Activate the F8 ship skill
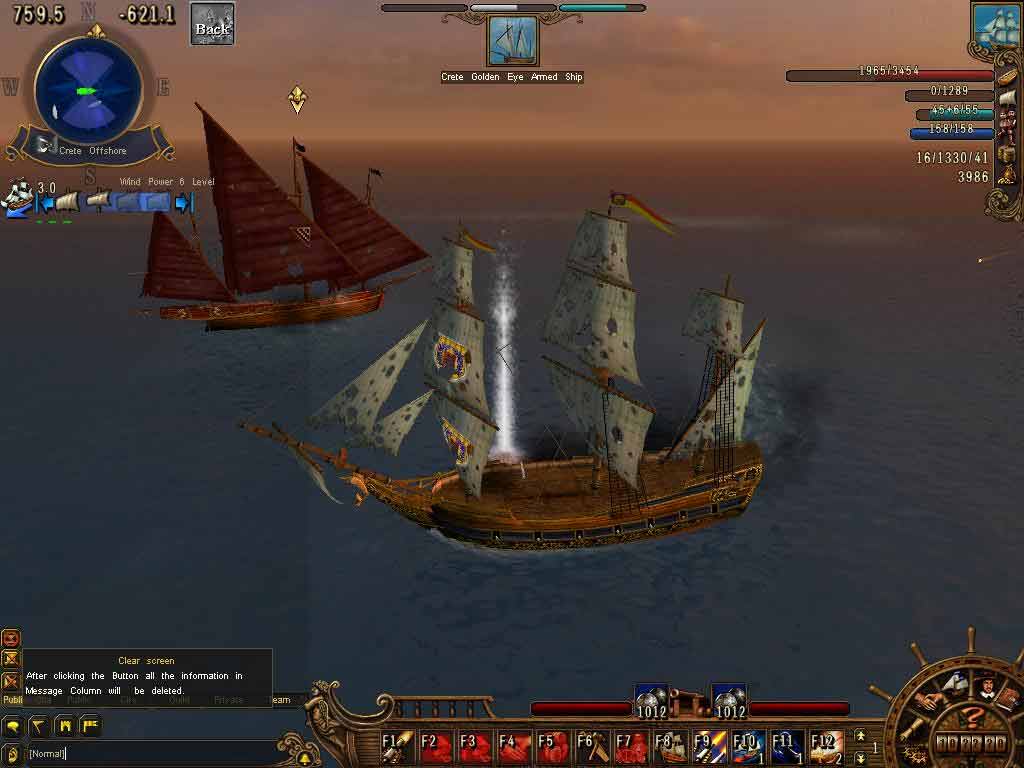Screen dimensions: 1024x768 coord(669,745)
